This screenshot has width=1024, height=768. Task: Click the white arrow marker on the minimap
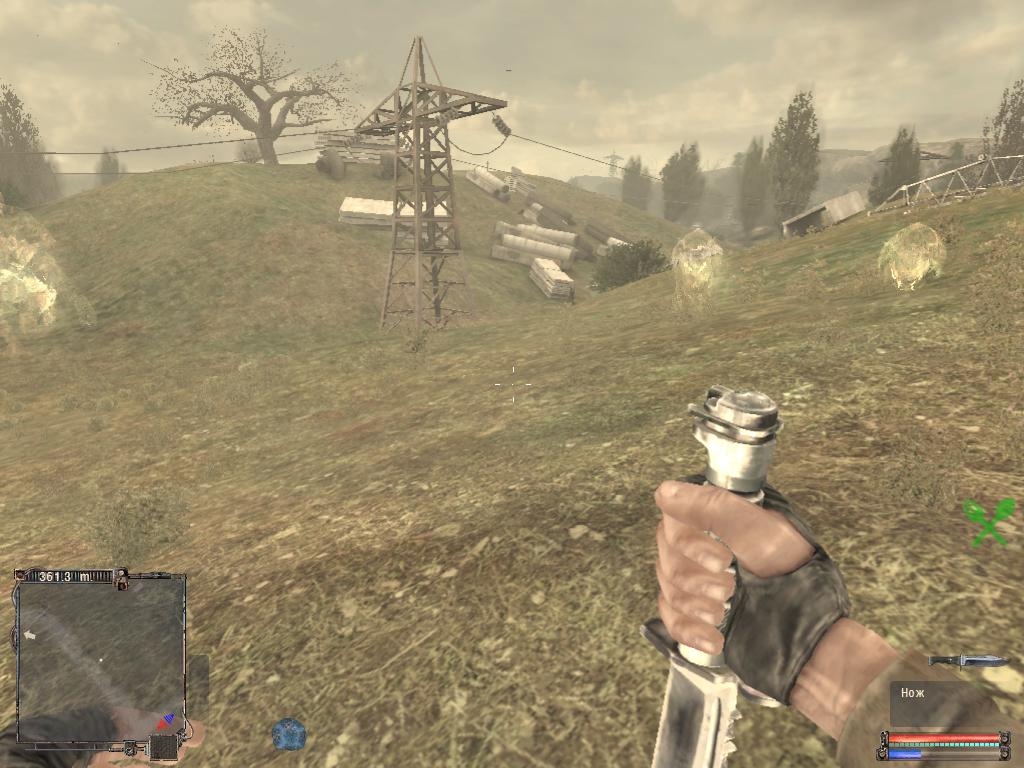pos(30,635)
